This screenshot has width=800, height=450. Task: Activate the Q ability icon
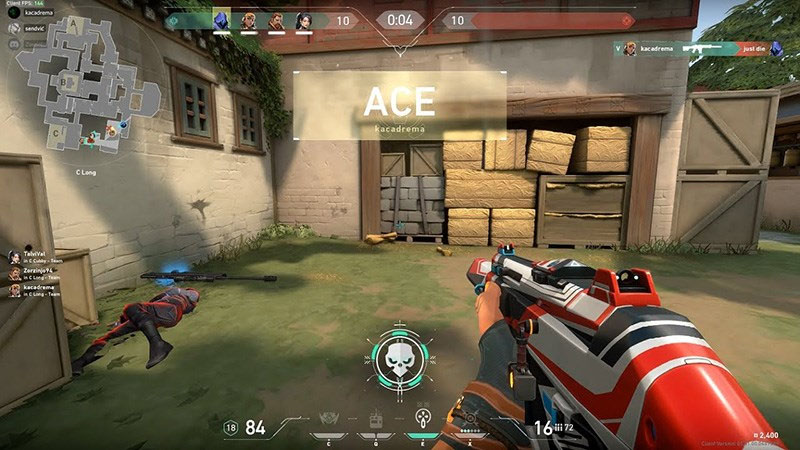tap(376, 419)
